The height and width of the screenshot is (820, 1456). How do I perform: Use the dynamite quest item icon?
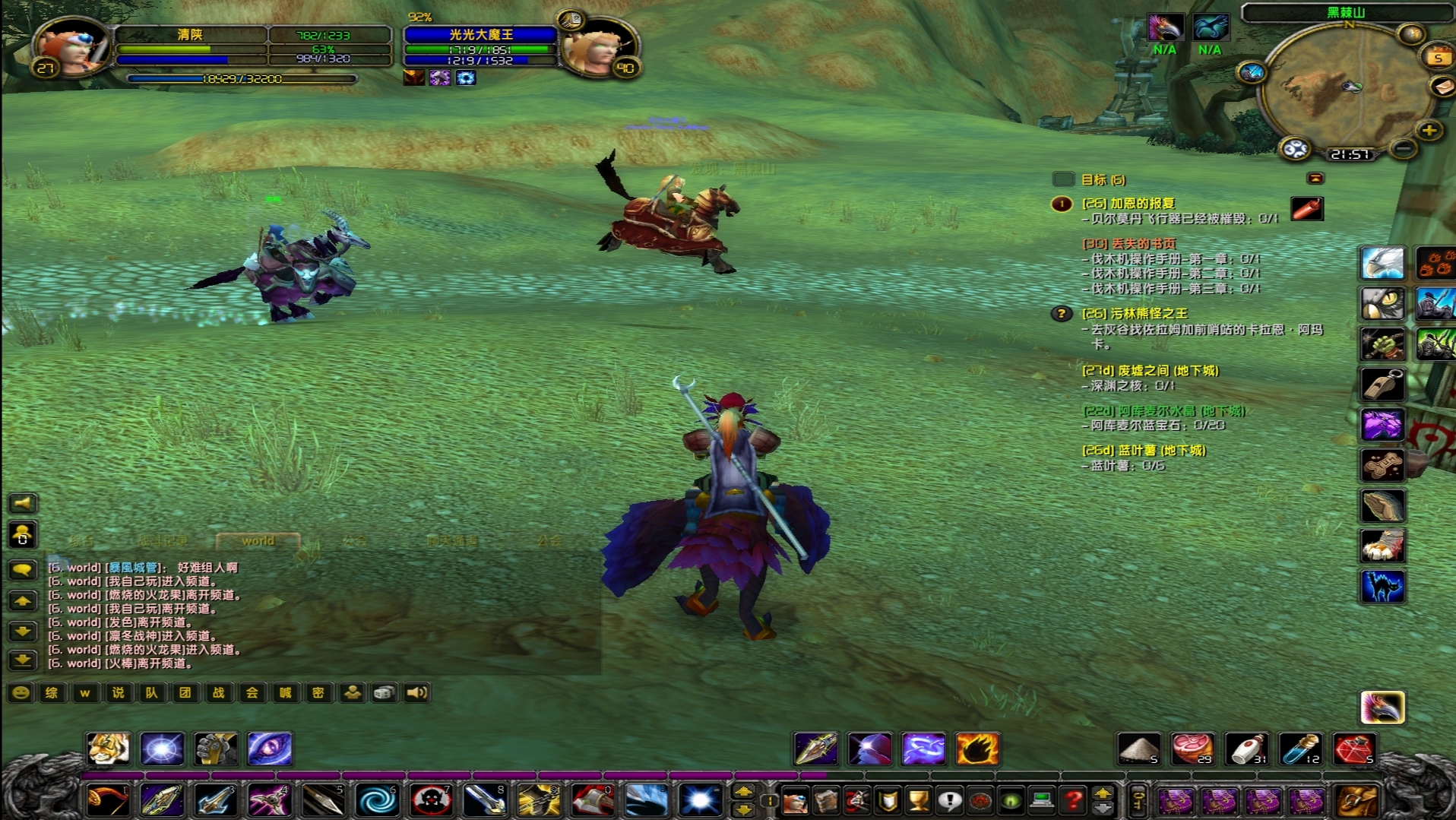pos(1307,208)
